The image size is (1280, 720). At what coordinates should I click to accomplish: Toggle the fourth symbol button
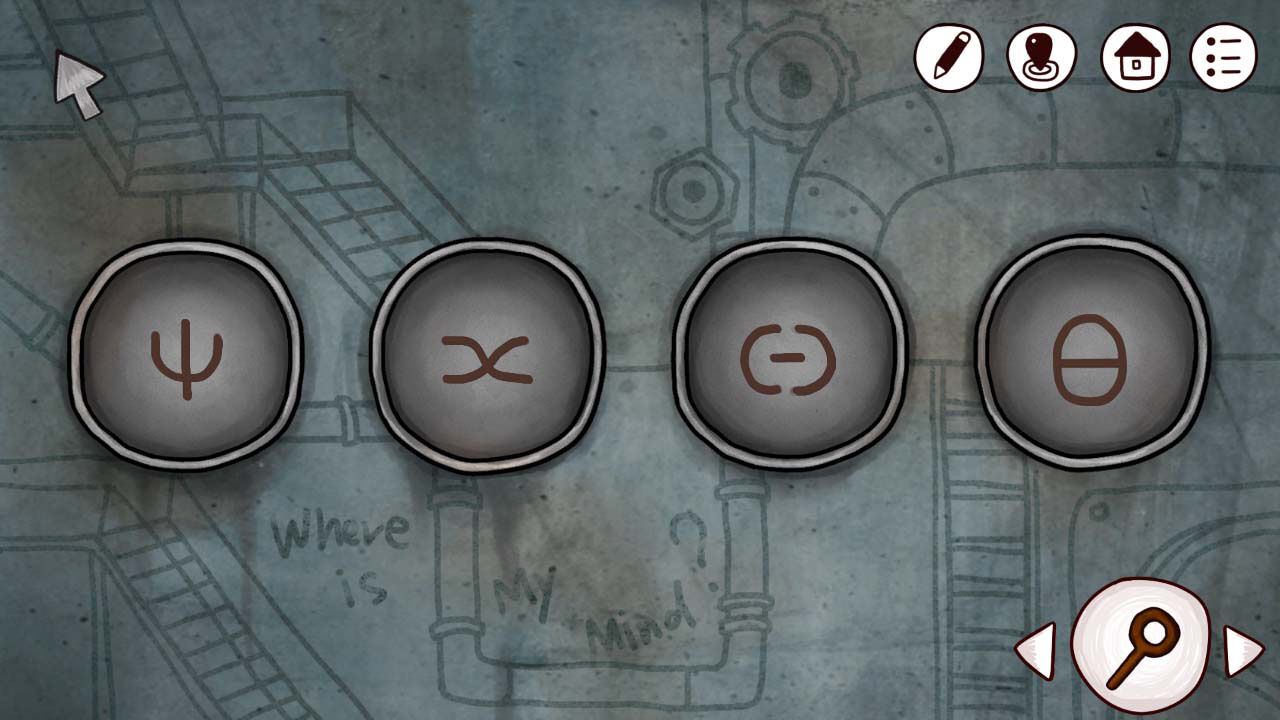pyautogui.click(x=1090, y=357)
